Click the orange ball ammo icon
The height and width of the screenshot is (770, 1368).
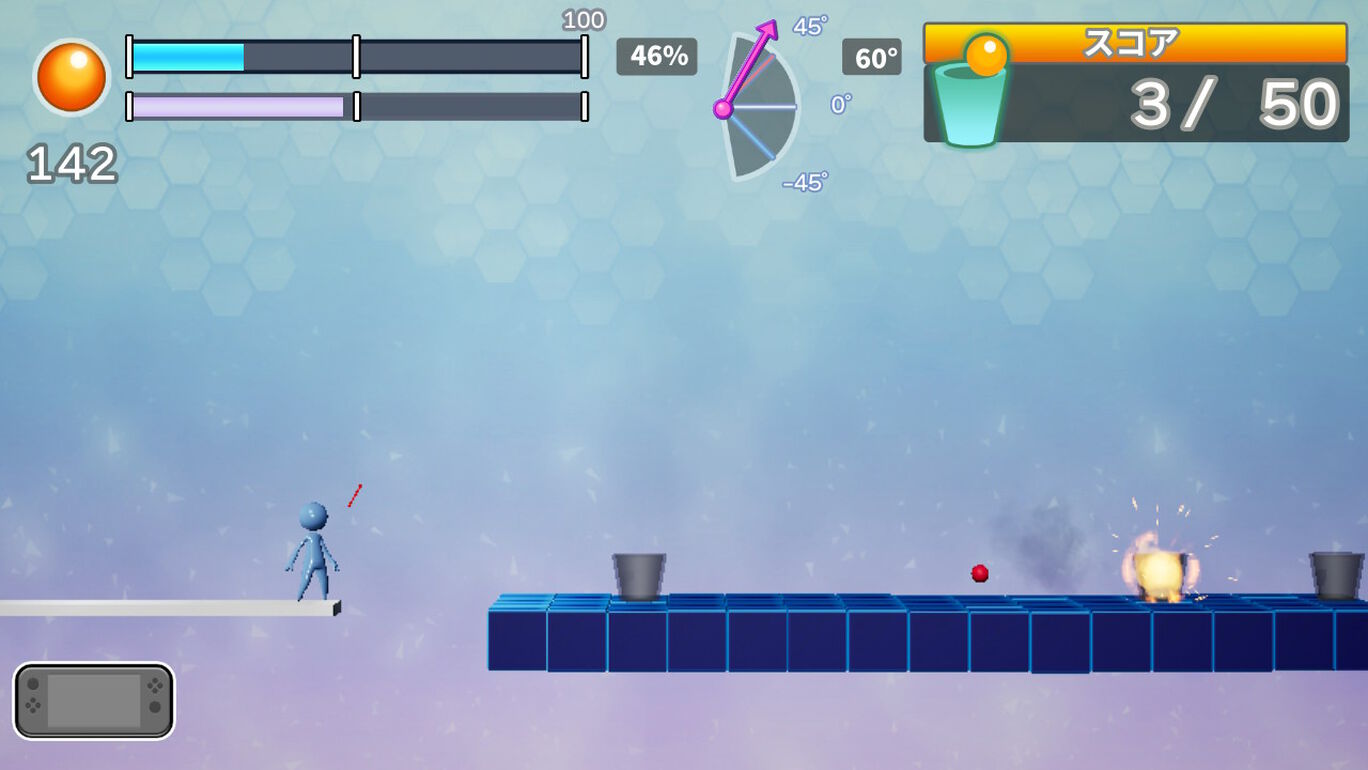coord(71,78)
